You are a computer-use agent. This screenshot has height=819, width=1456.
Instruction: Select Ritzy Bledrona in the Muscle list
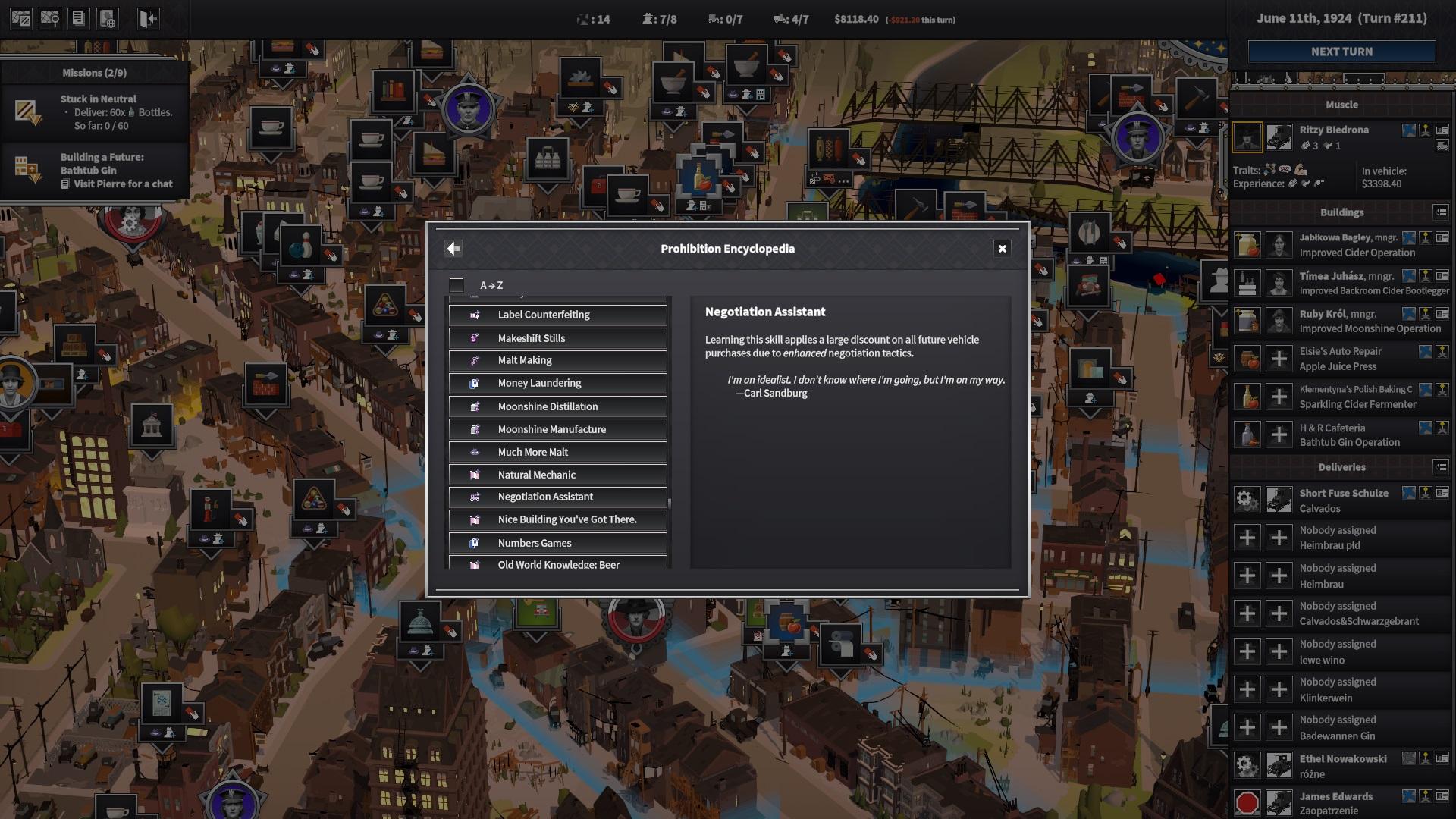tap(1334, 130)
